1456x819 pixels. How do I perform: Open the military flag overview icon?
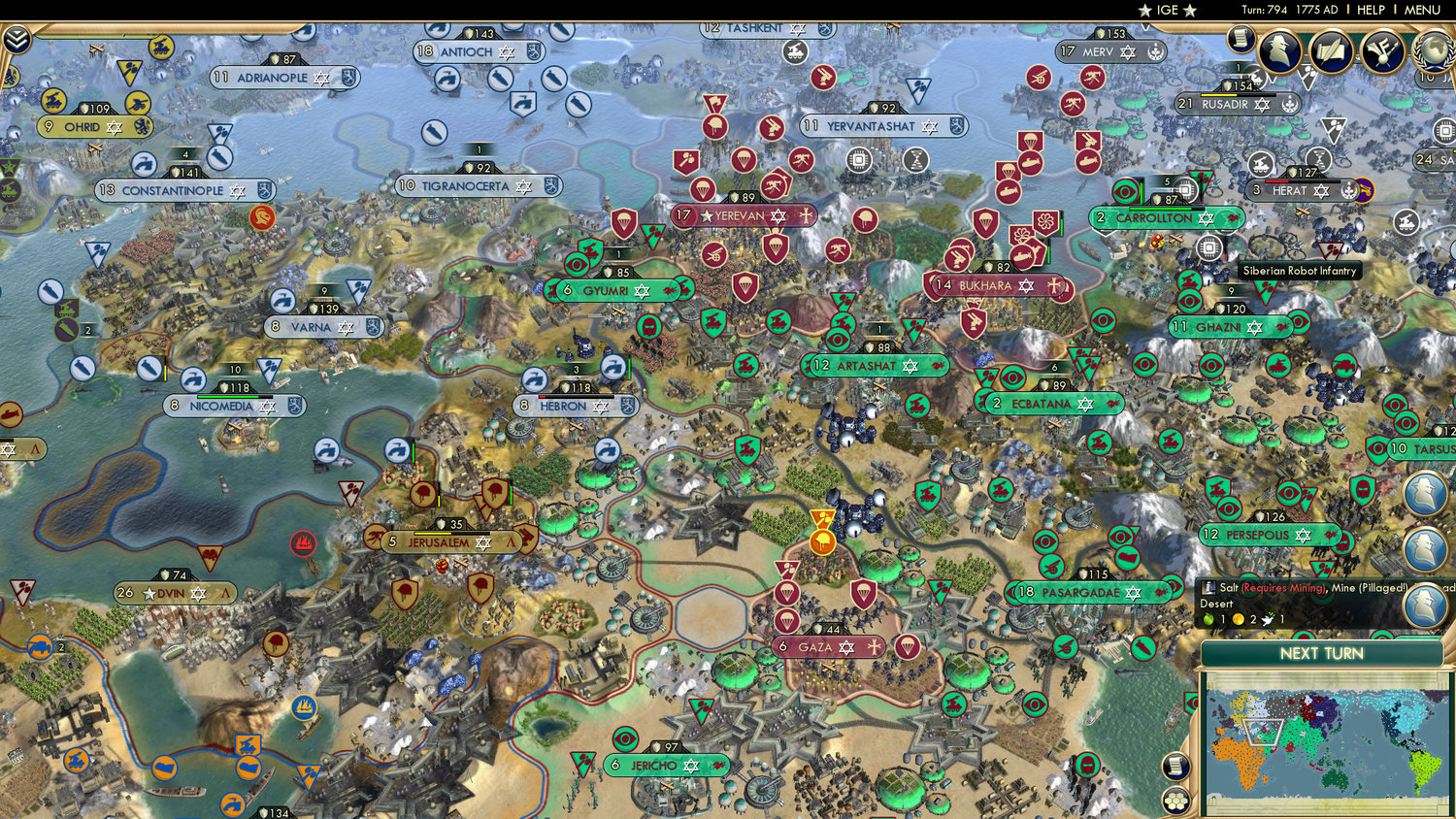(x=1382, y=50)
